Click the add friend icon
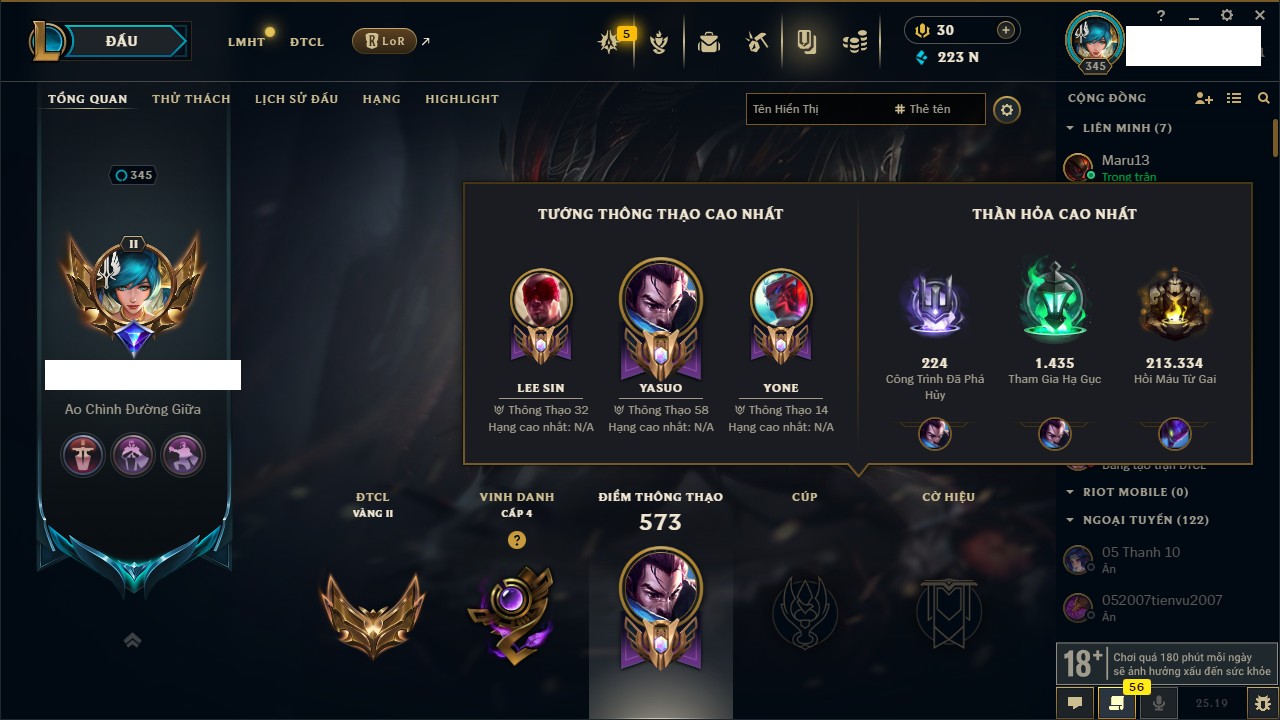The height and width of the screenshot is (720, 1280). 1204,98
